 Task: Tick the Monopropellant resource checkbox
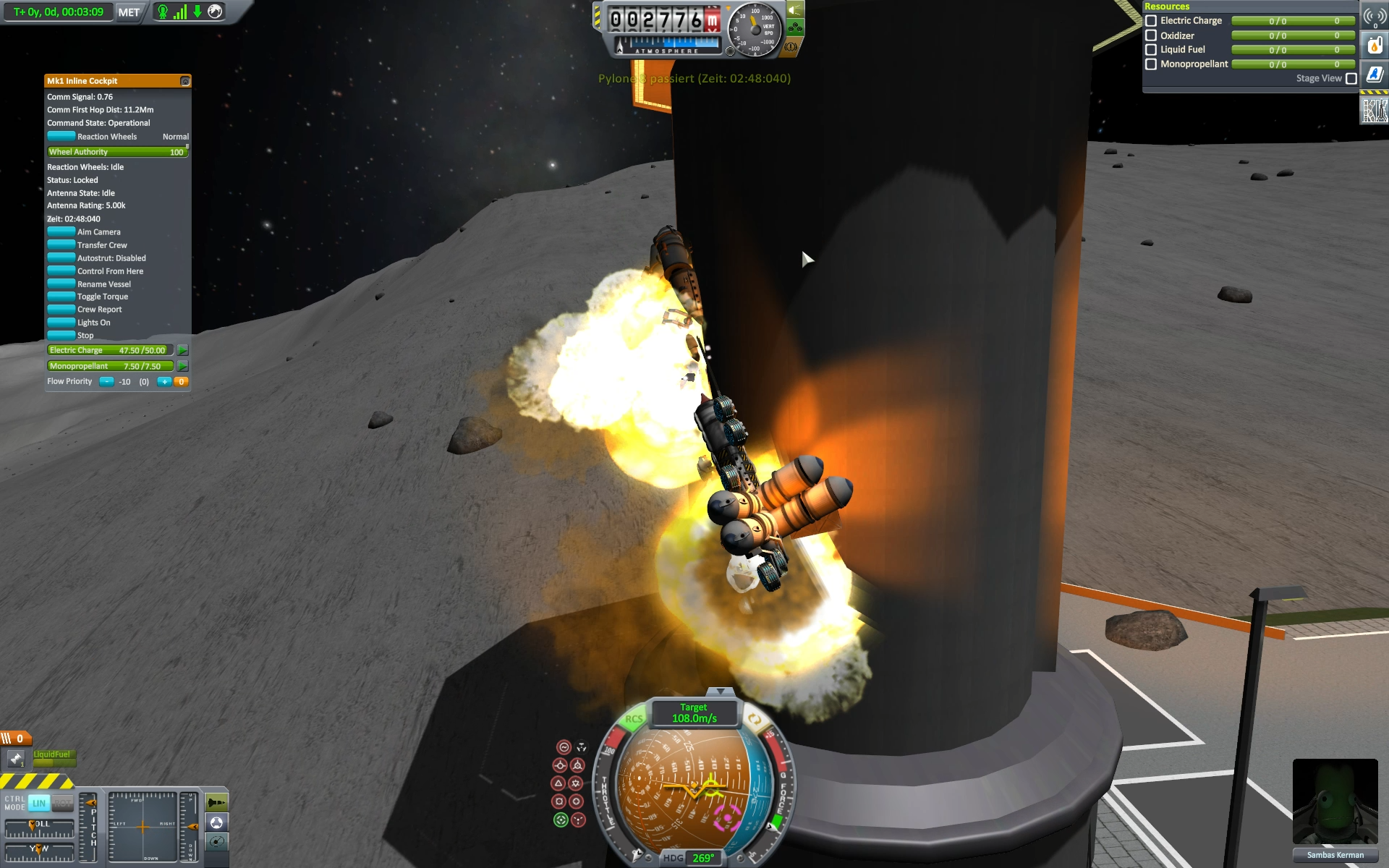click(x=1151, y=64)
